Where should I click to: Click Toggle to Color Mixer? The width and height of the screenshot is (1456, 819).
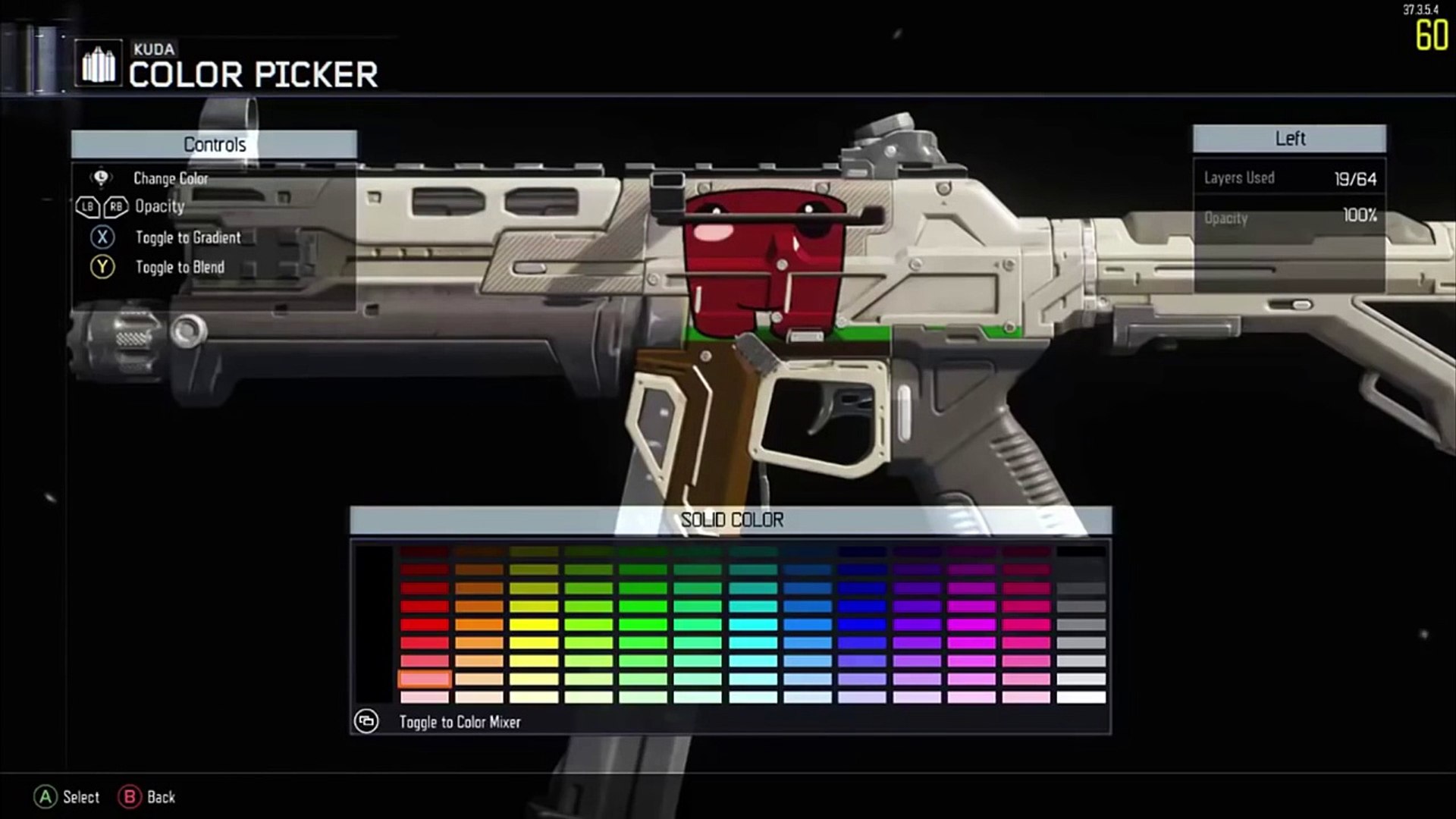(x=460, y=722)
